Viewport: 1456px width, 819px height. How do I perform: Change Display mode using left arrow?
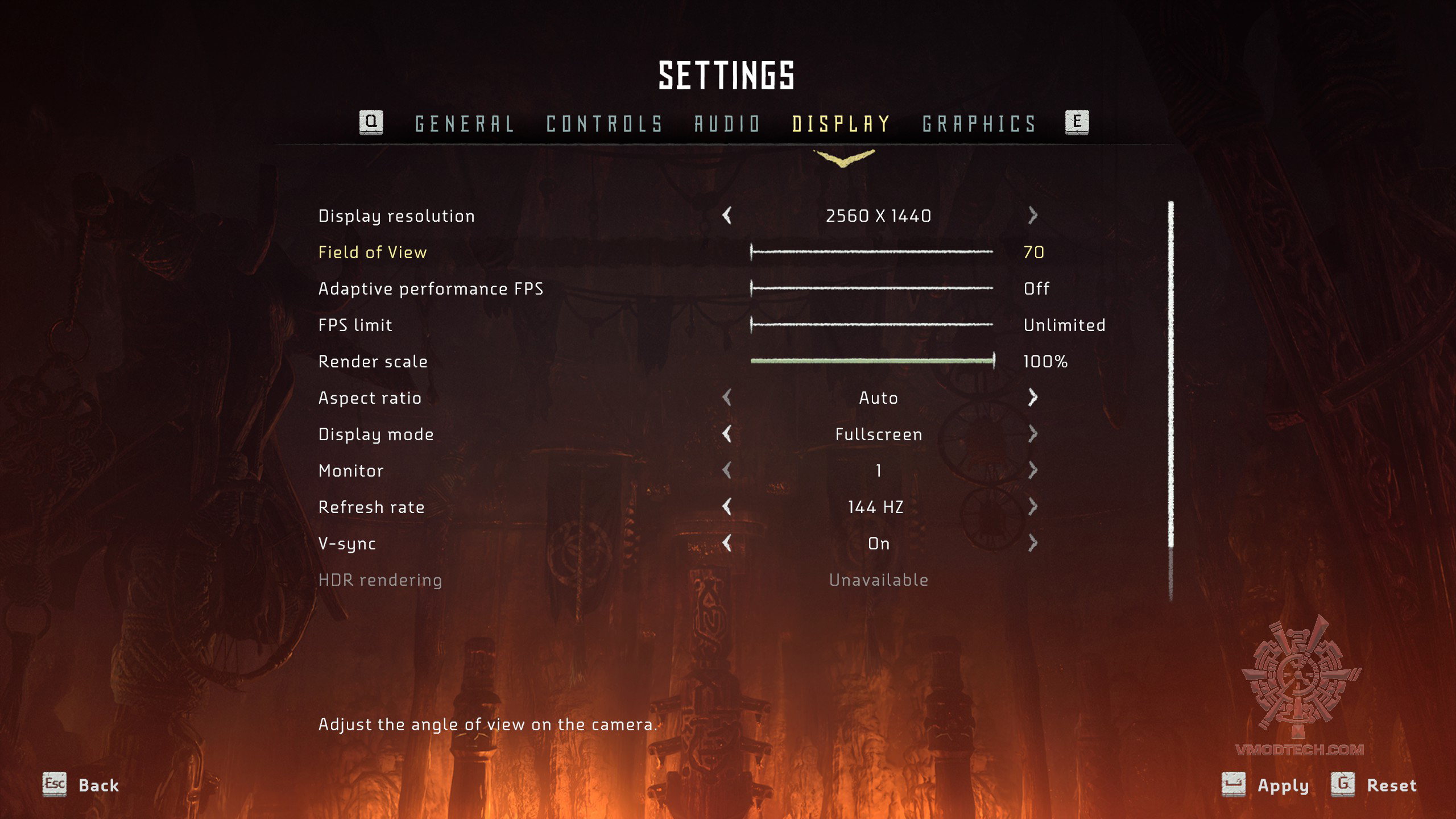pos(727,434)
